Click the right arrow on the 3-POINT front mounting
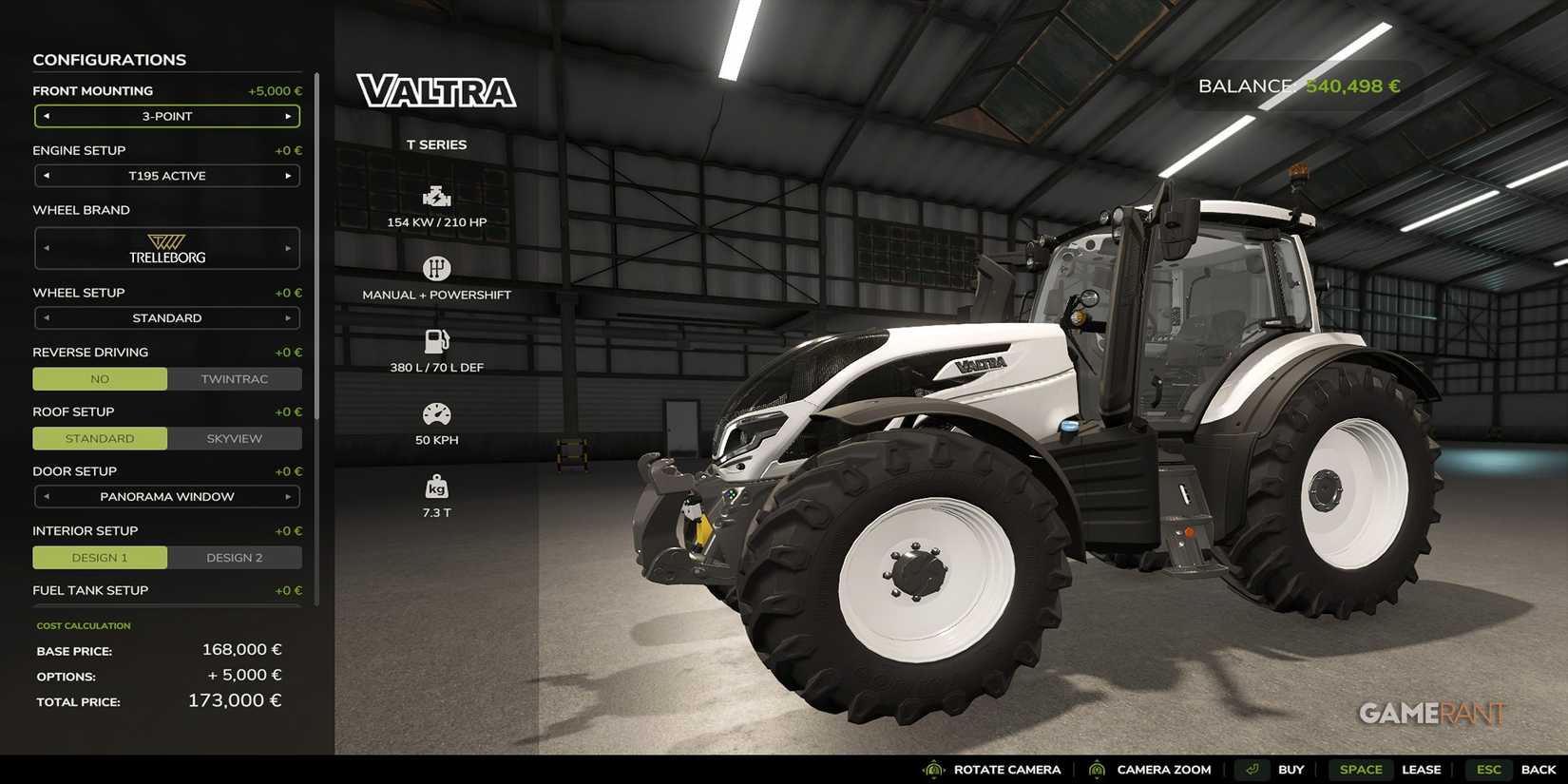 pyautogui.click(x=289, y=116)
